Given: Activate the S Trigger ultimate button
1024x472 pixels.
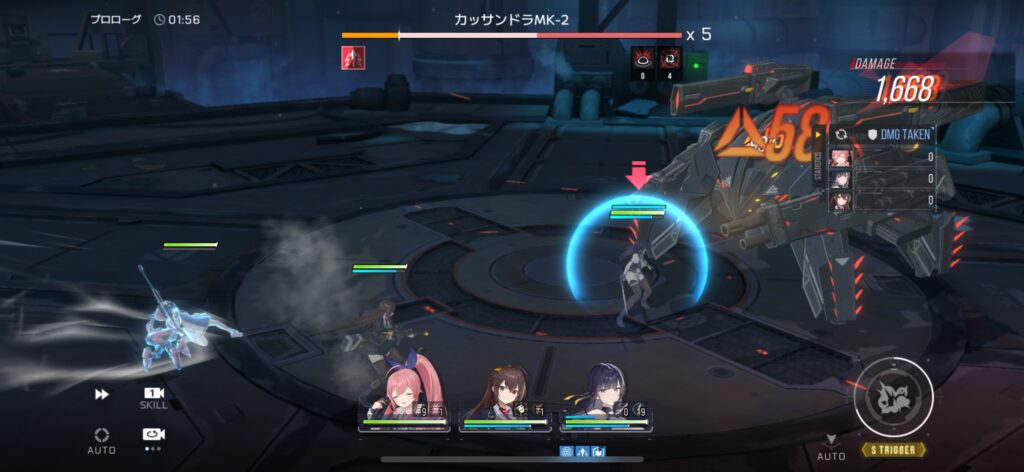Looking at the screenshot, I should (x=893, y=396).
